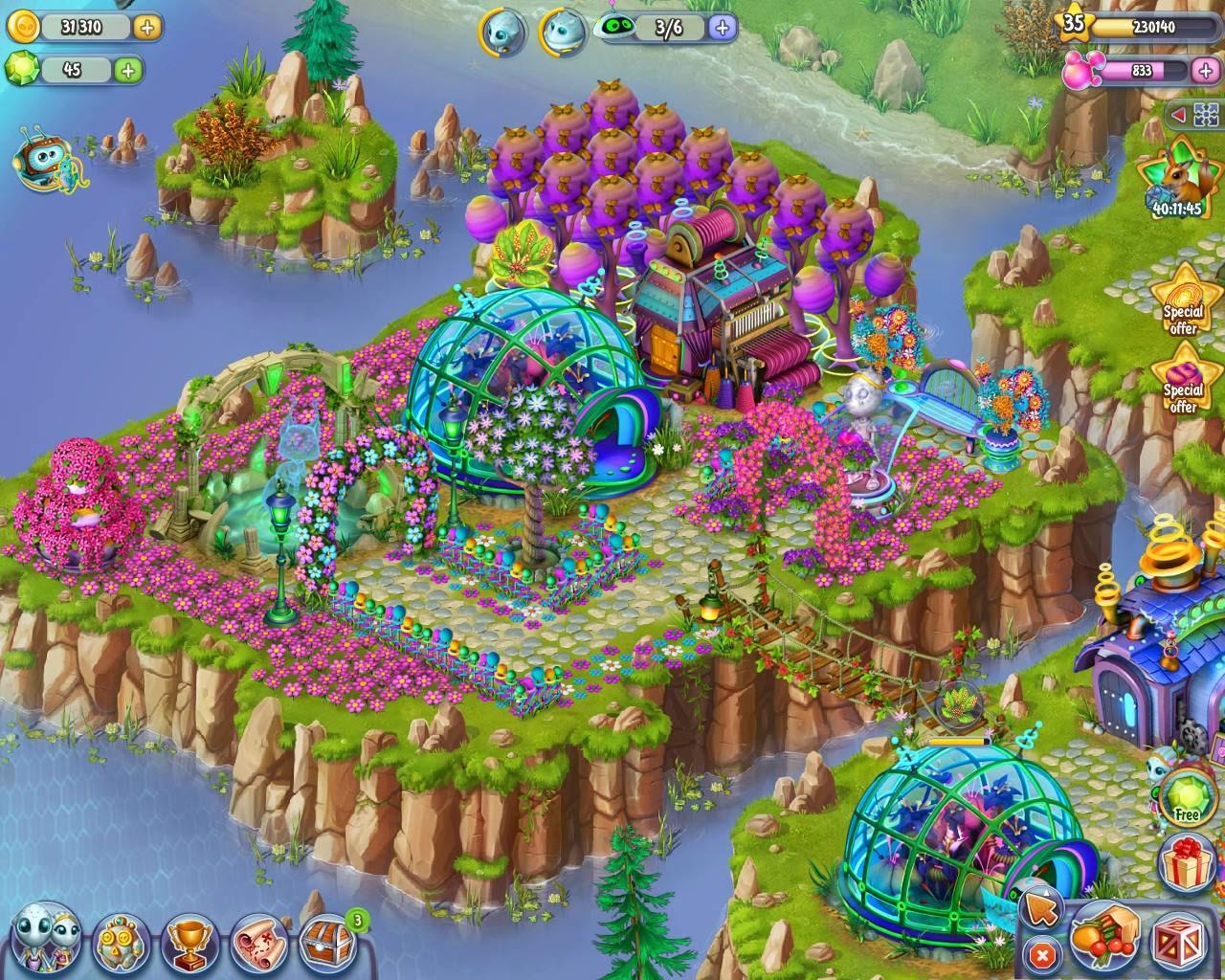Add more gold coins with plus button
The image size is (1225, 980).
[x=146, y=27]
